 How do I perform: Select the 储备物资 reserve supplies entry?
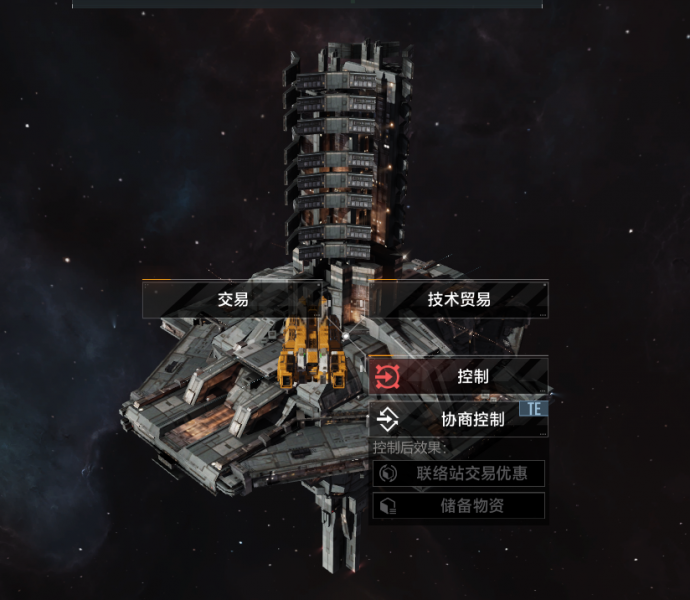[x=459, y=506]
